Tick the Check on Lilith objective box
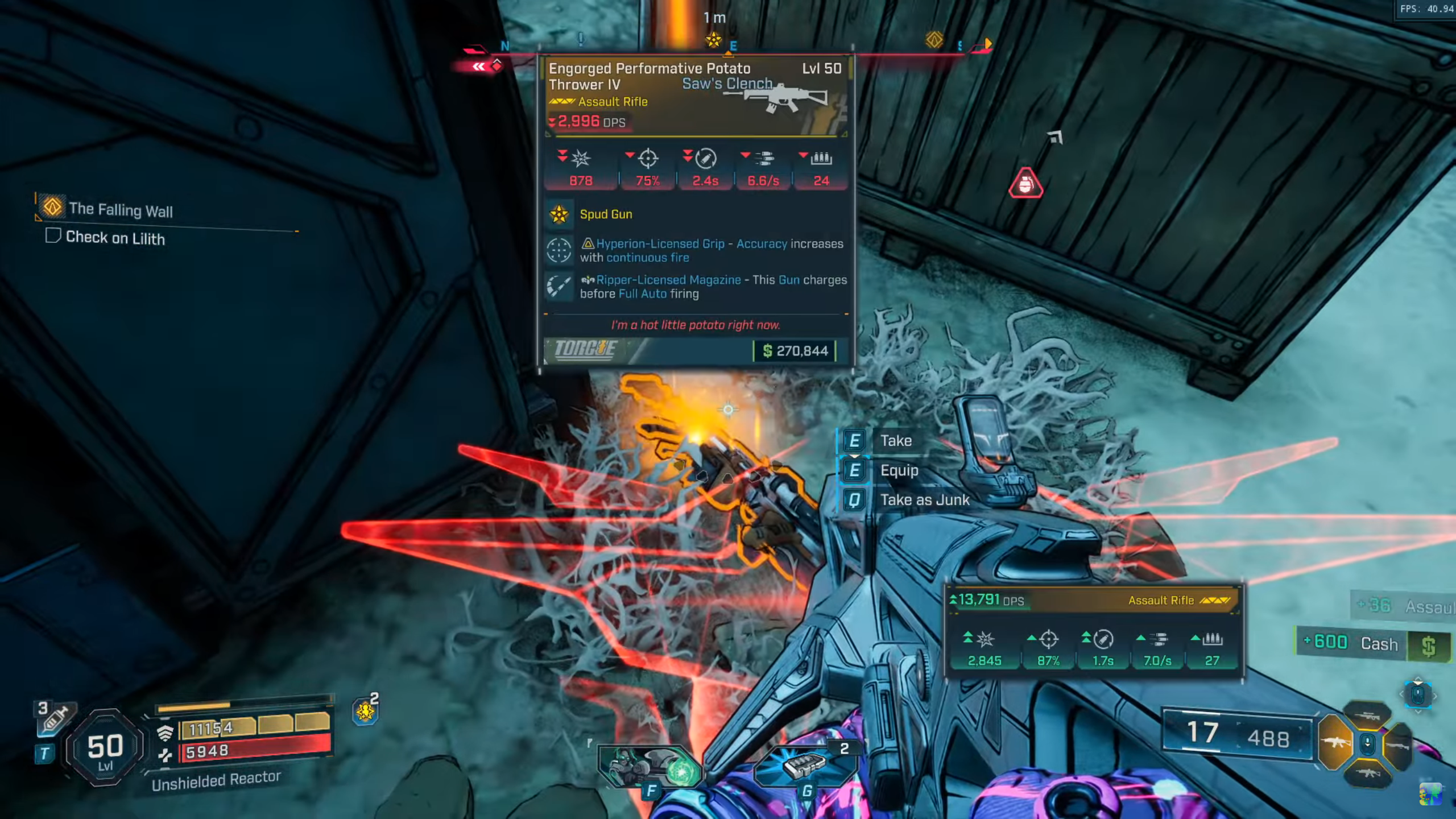Image resolution: width=1456 pixels, height=819 pixels. coord(53,235)
